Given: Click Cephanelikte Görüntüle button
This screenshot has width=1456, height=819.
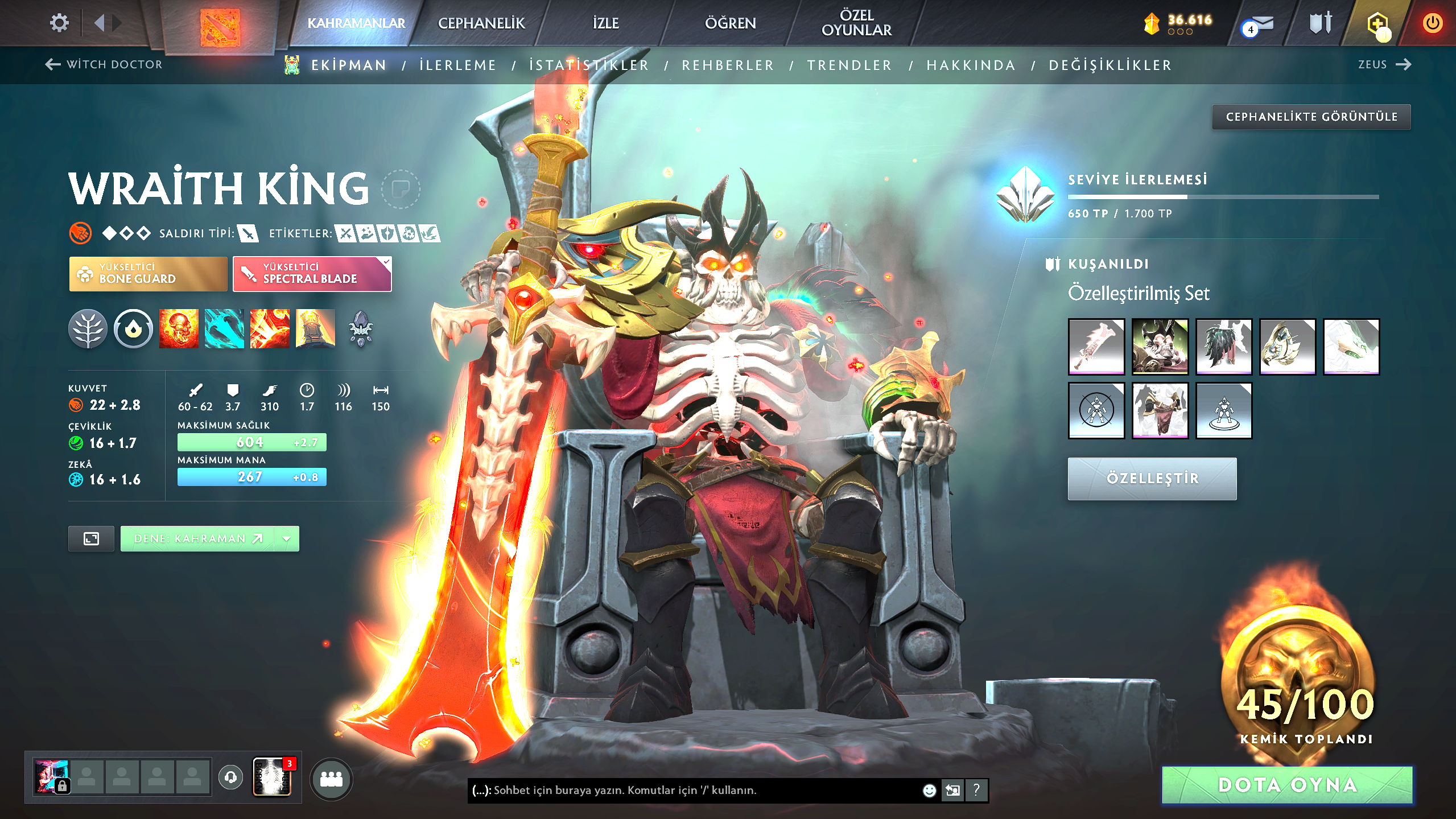Looking at the screenshot, I should click(1311, 117).
